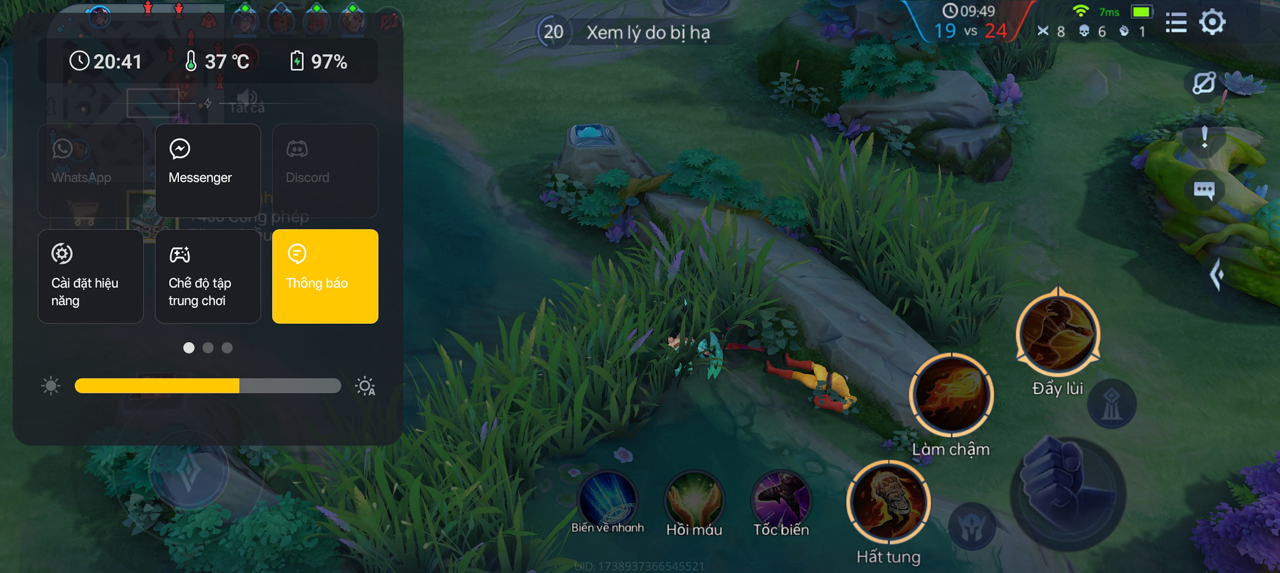Screen dimensions: 1280x573
Task: Cast the Tốc biến flash spell
Action: 781,497
